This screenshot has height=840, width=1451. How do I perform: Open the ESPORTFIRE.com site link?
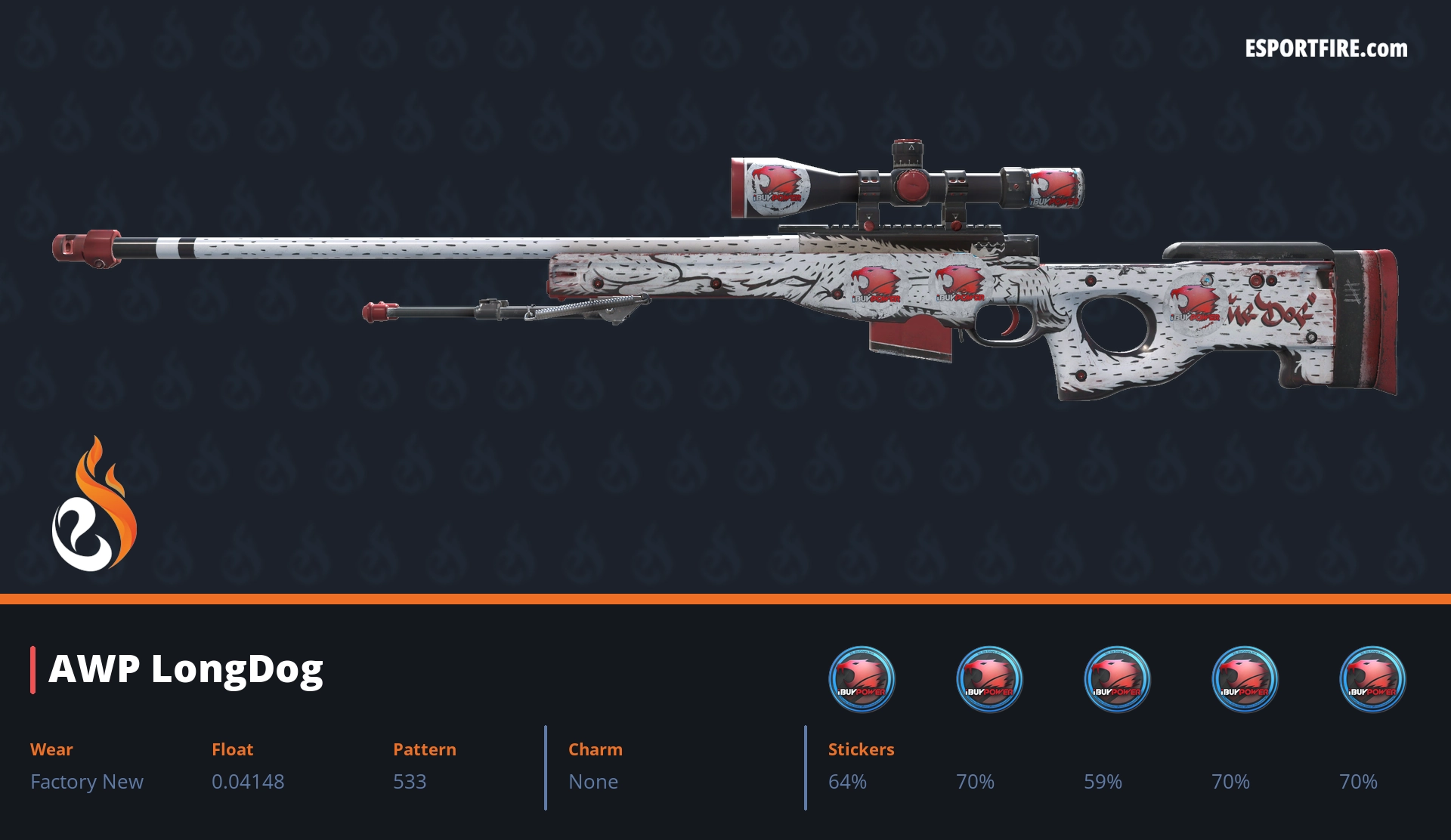[x=1326, y=49]
